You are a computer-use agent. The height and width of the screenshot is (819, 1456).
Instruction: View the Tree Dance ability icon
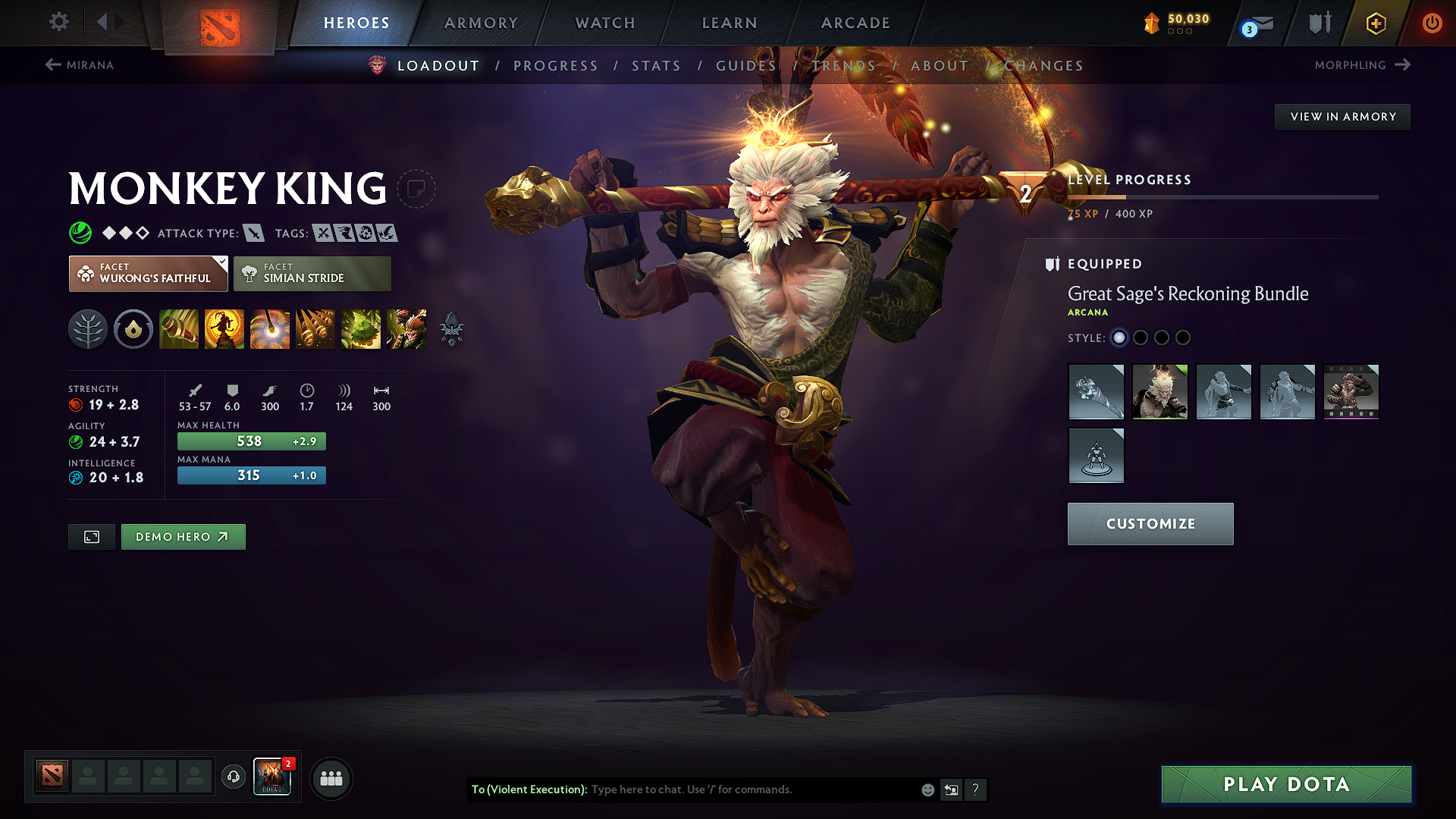click(224, 328)
